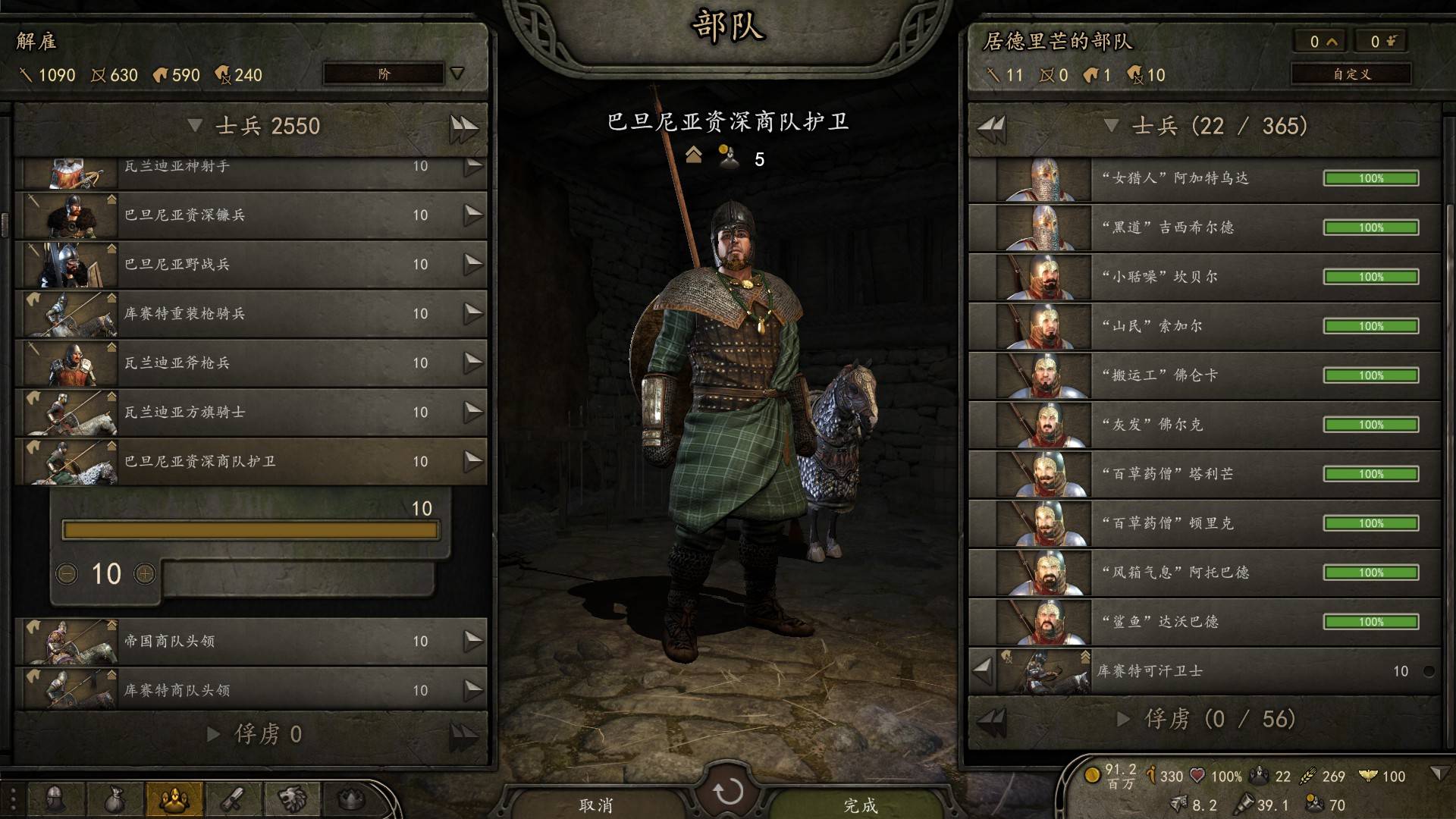
Task: Increase transfer amount with the plus button
Action: [x=145, y=574]
